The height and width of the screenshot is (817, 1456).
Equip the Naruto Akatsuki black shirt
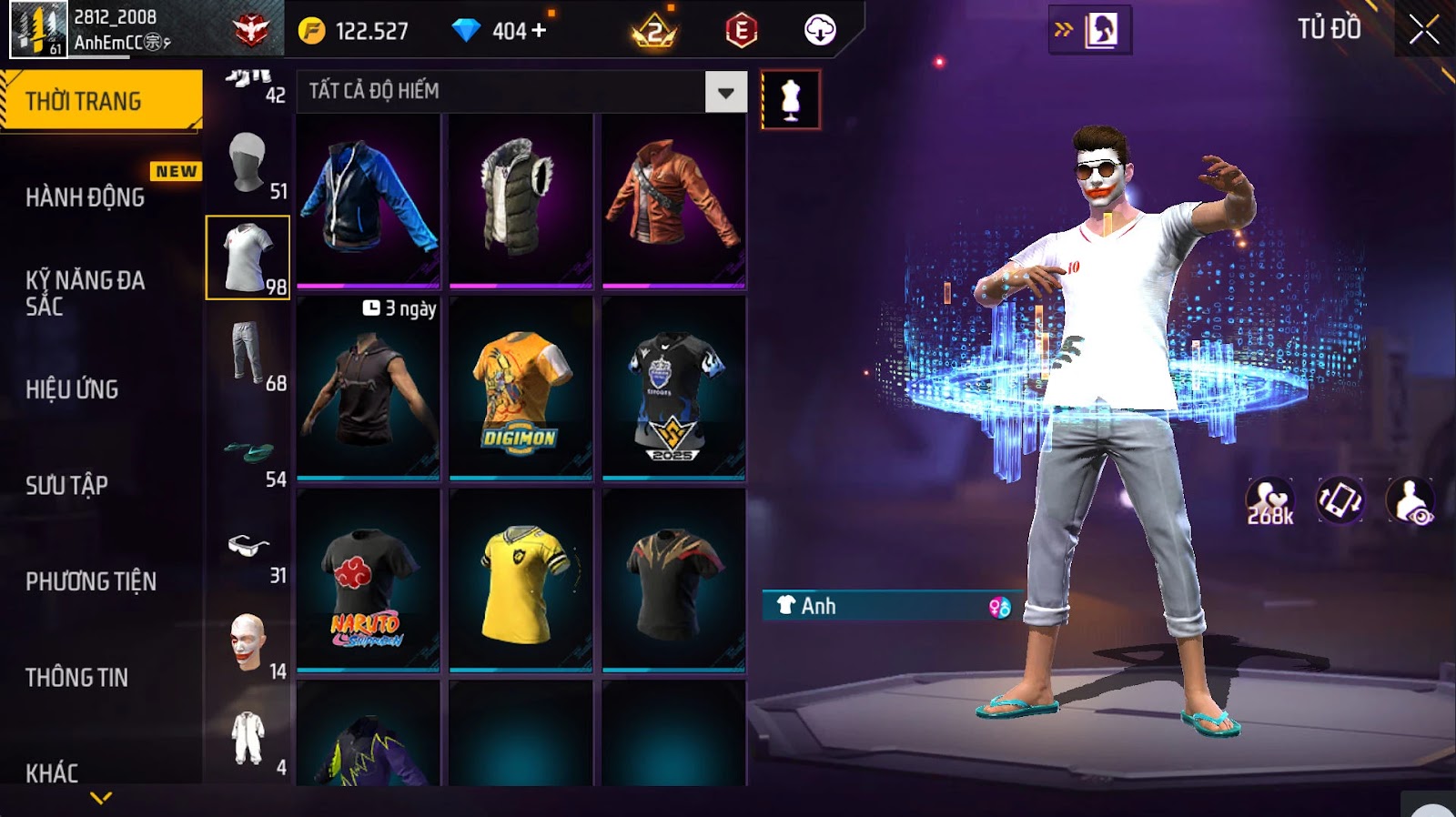point(368,580)
